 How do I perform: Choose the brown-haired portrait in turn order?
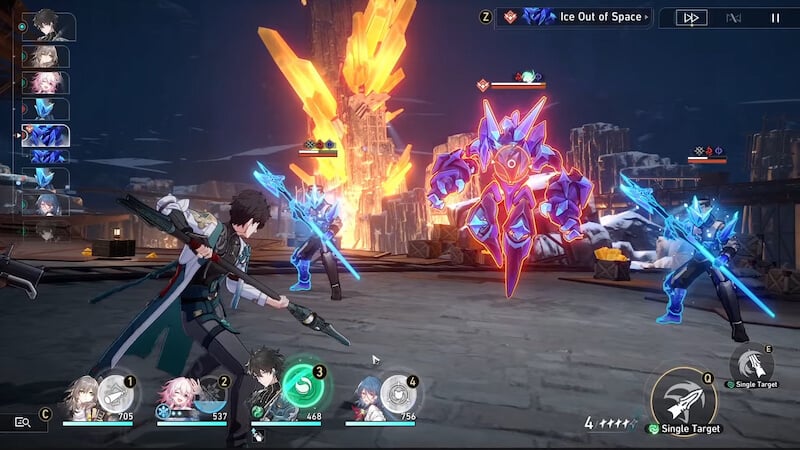coord(46,57)
